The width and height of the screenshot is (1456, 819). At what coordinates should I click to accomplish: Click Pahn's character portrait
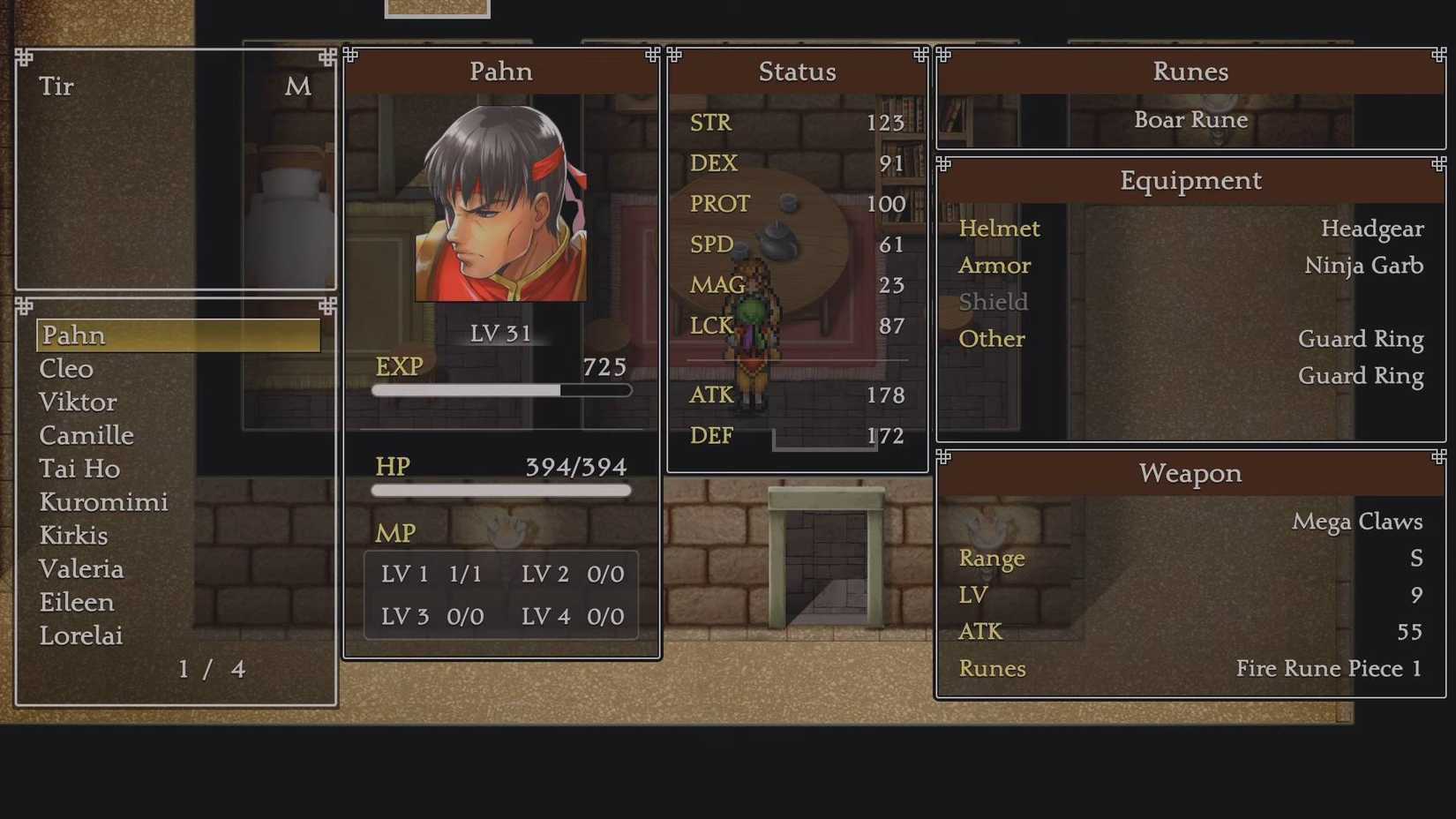[501, 201]
